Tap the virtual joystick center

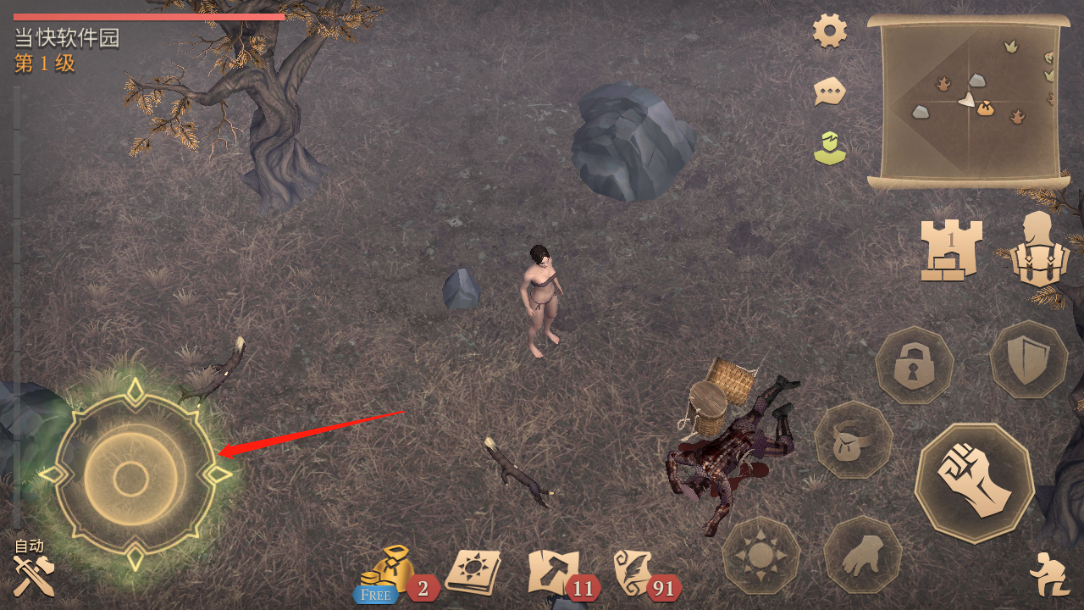pos(131,478)
